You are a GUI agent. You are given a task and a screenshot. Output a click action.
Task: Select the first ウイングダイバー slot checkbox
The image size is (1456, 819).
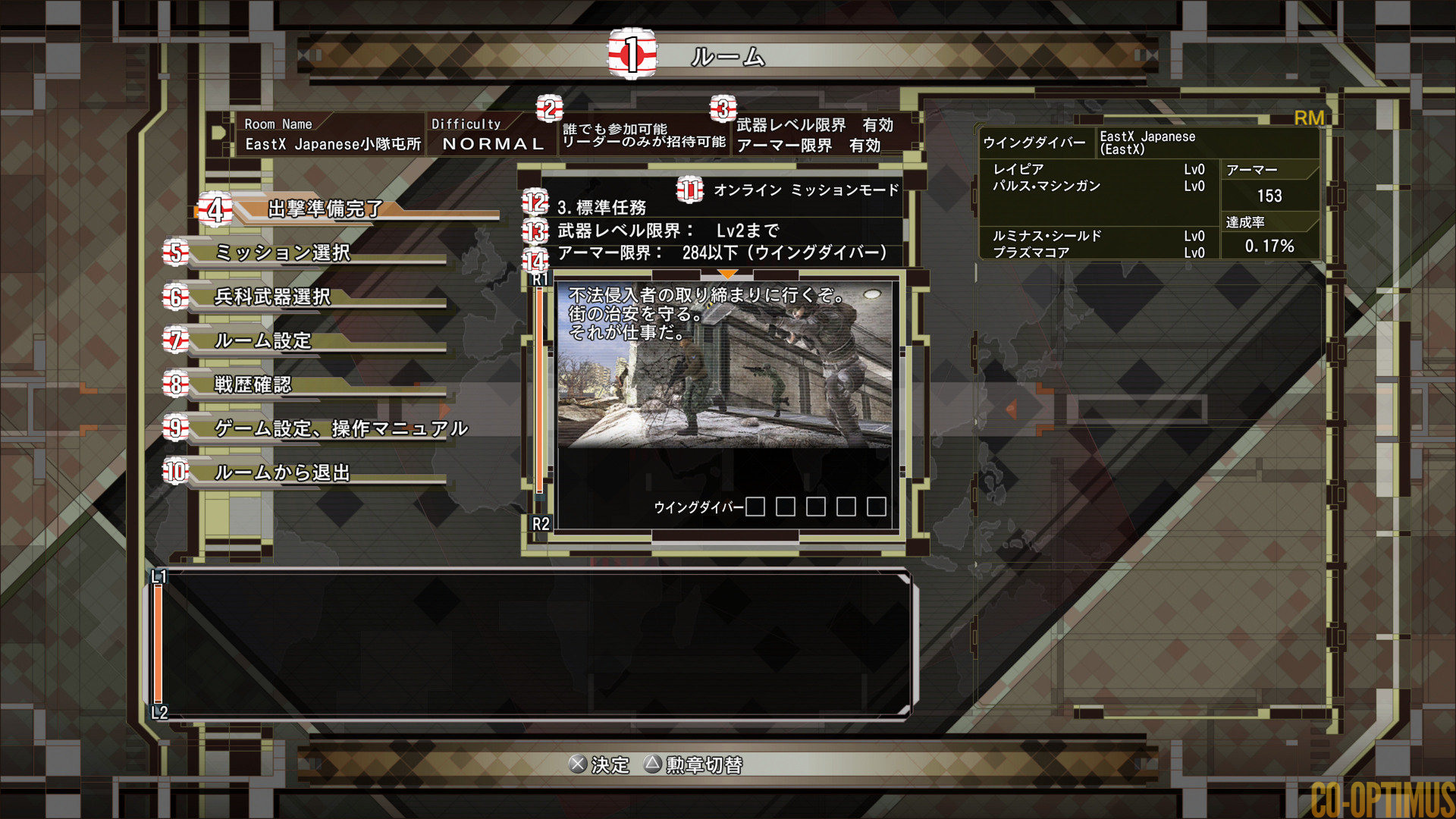[755, 507]
